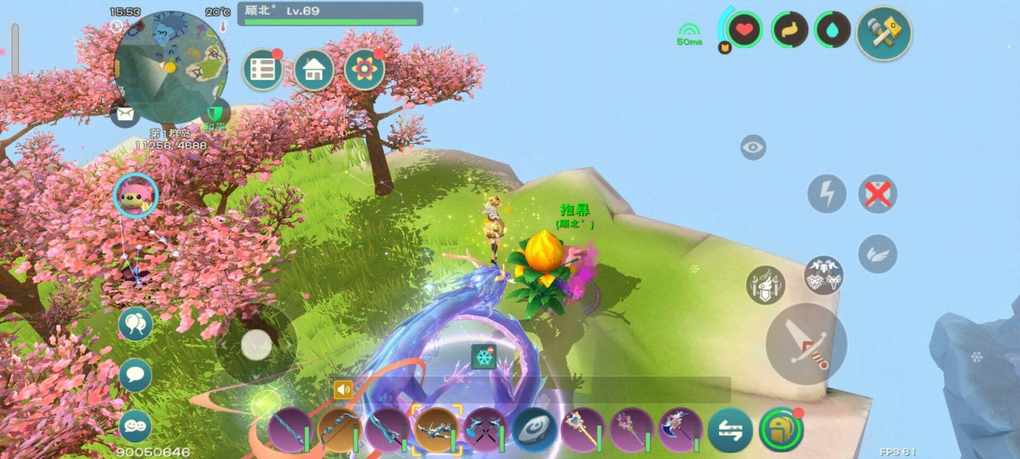Open the smiley faces friends button

(135, 425)
